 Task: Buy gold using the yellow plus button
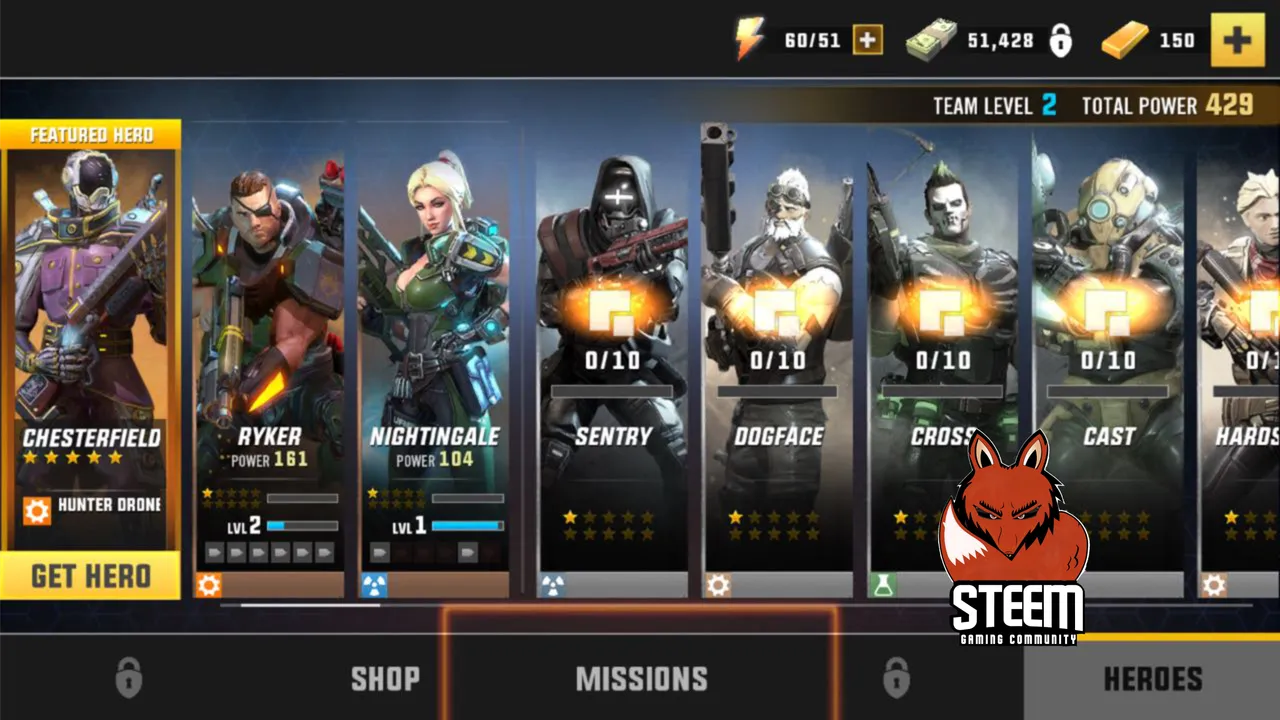[x=1237, y=40]
